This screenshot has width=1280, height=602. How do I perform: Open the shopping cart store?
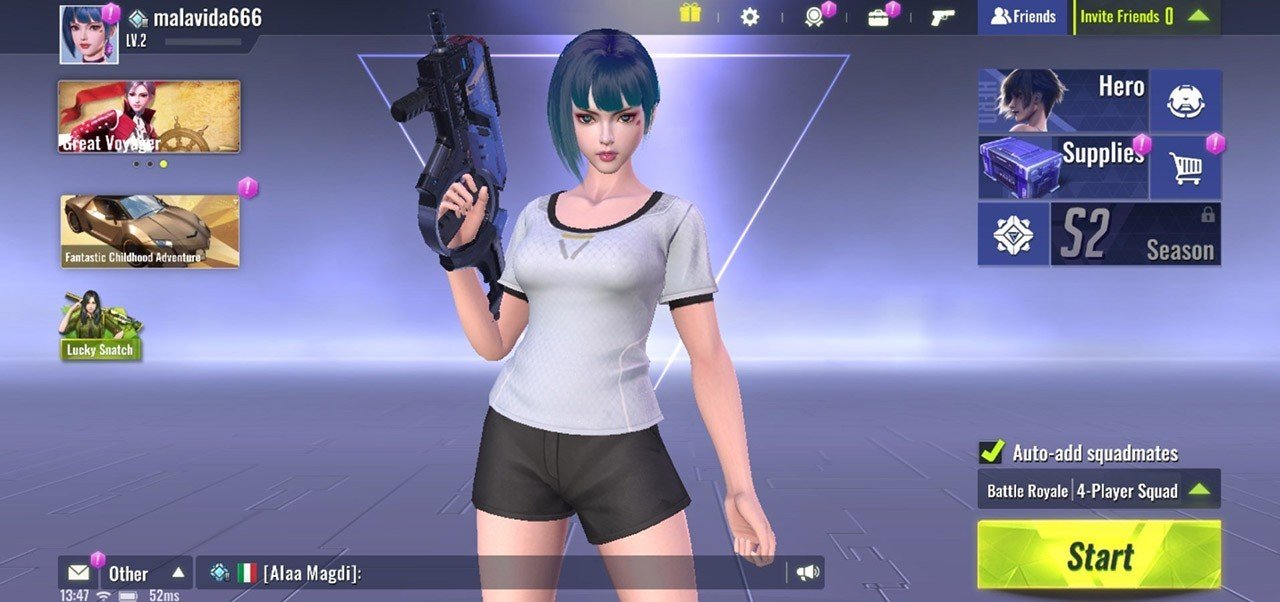(x=1185, y=168)
